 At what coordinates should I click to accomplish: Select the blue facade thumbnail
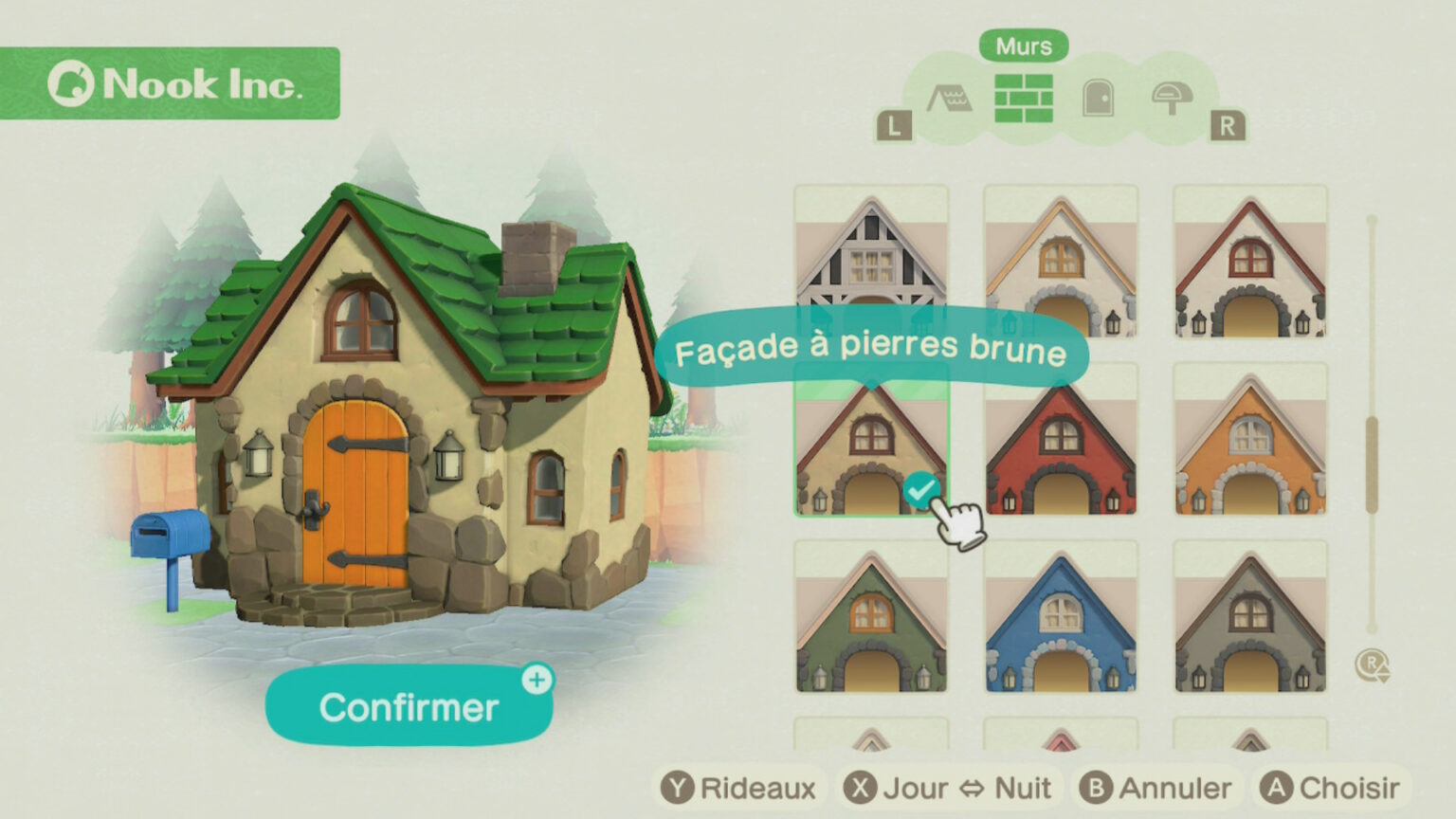coord(1064,616)
